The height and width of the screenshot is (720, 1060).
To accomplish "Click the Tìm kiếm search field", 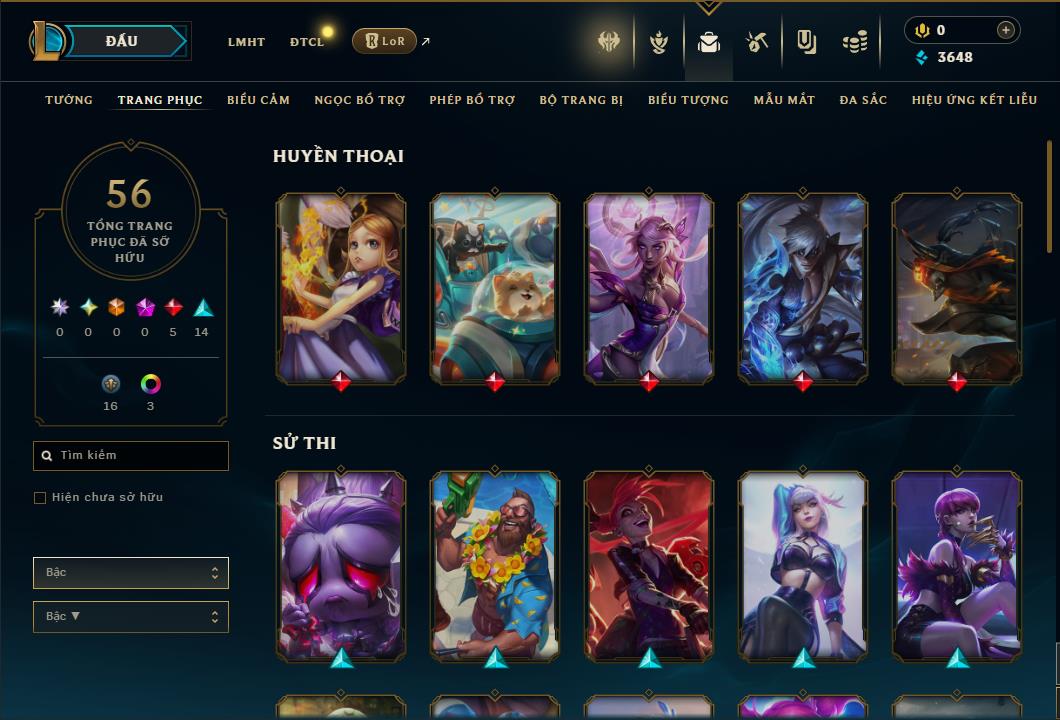I will point(131,456).
